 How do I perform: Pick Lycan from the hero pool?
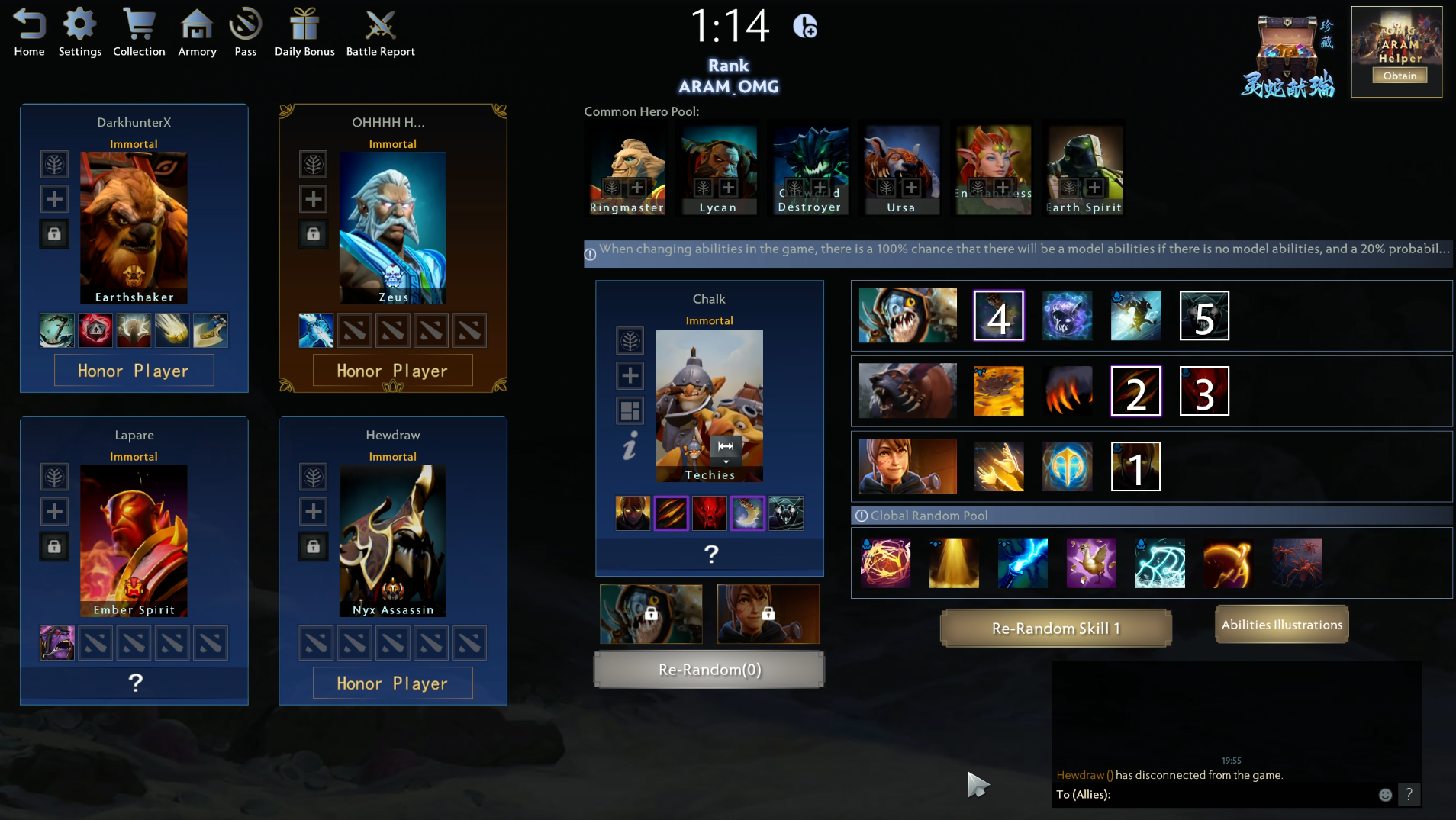coord(718,169)
